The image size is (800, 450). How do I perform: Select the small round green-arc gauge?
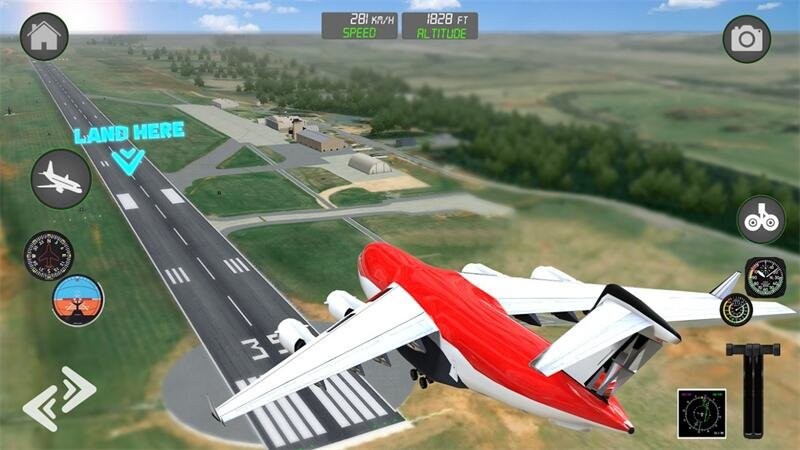[735, 309]
